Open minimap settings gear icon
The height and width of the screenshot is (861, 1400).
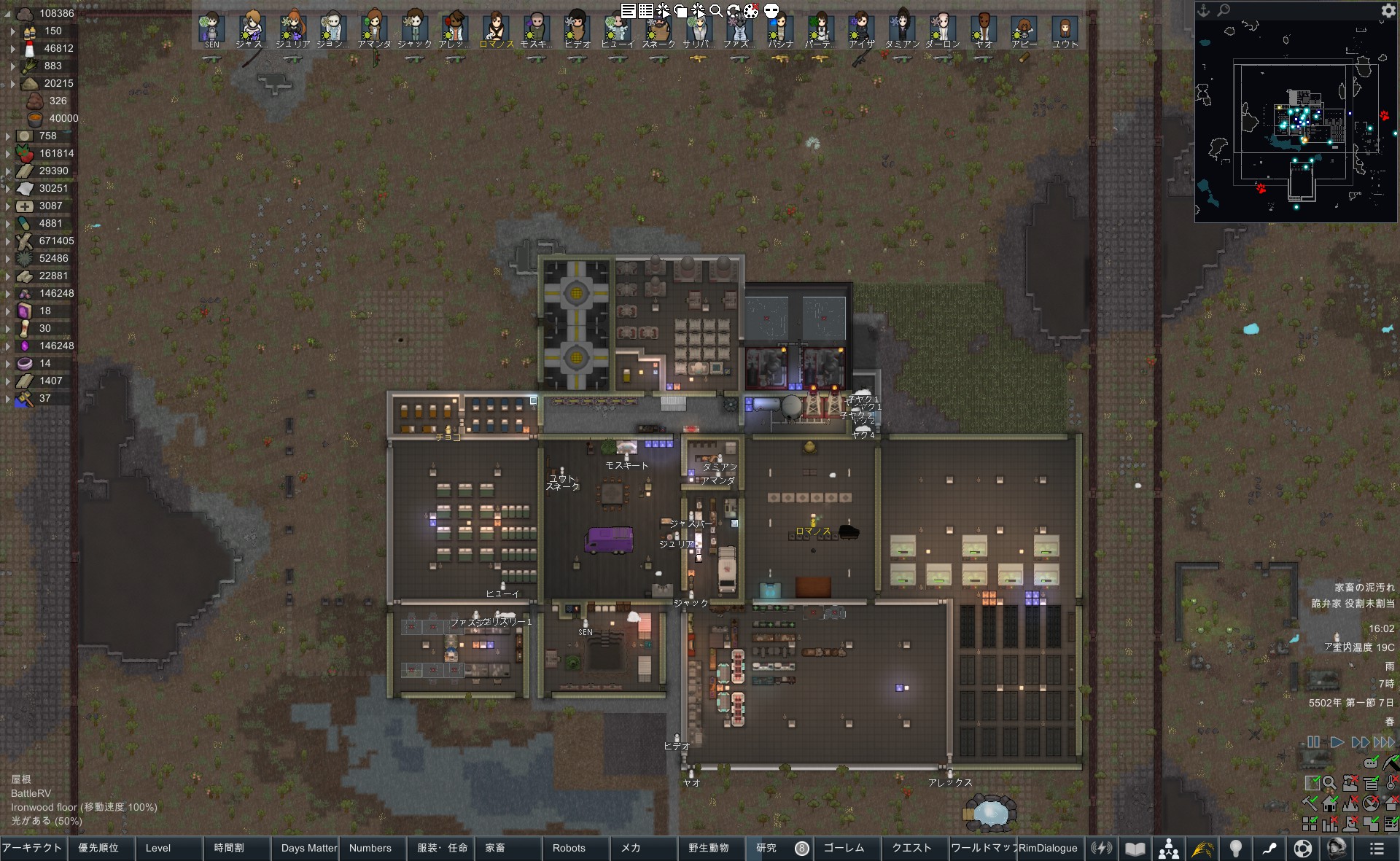(x=1388, y=10)
